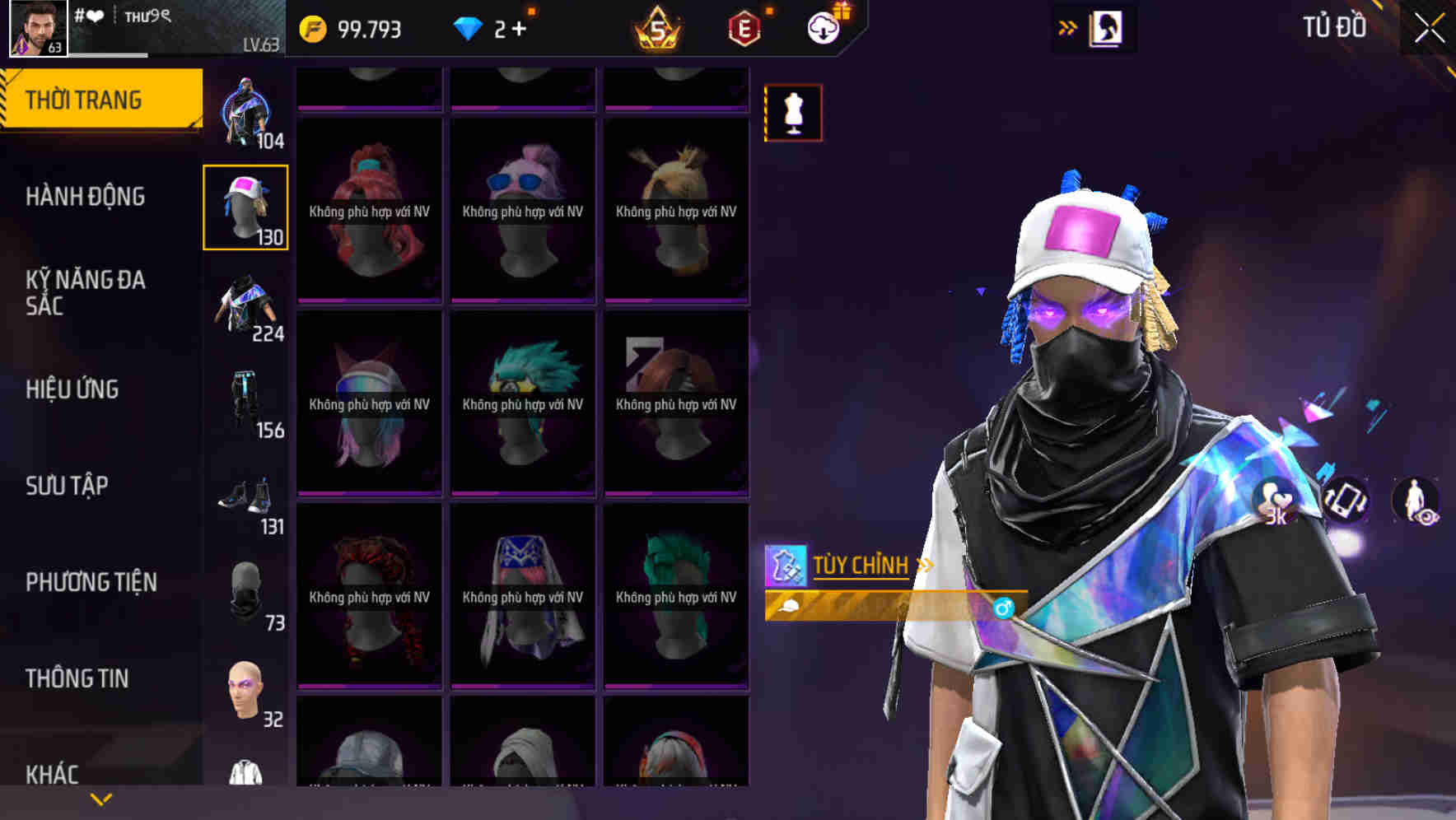Screen dimensions: 1456x820
Task: Click the TÙY CHỈNH double-arrow expander
Action: click(x=924, y=565)
